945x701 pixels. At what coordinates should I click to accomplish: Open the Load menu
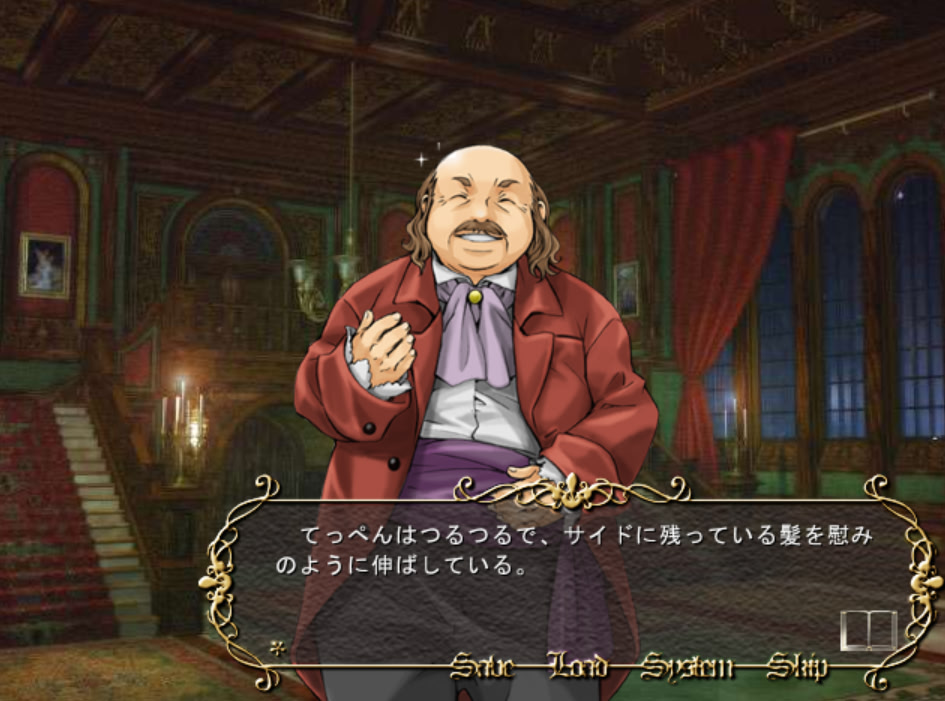577,667
